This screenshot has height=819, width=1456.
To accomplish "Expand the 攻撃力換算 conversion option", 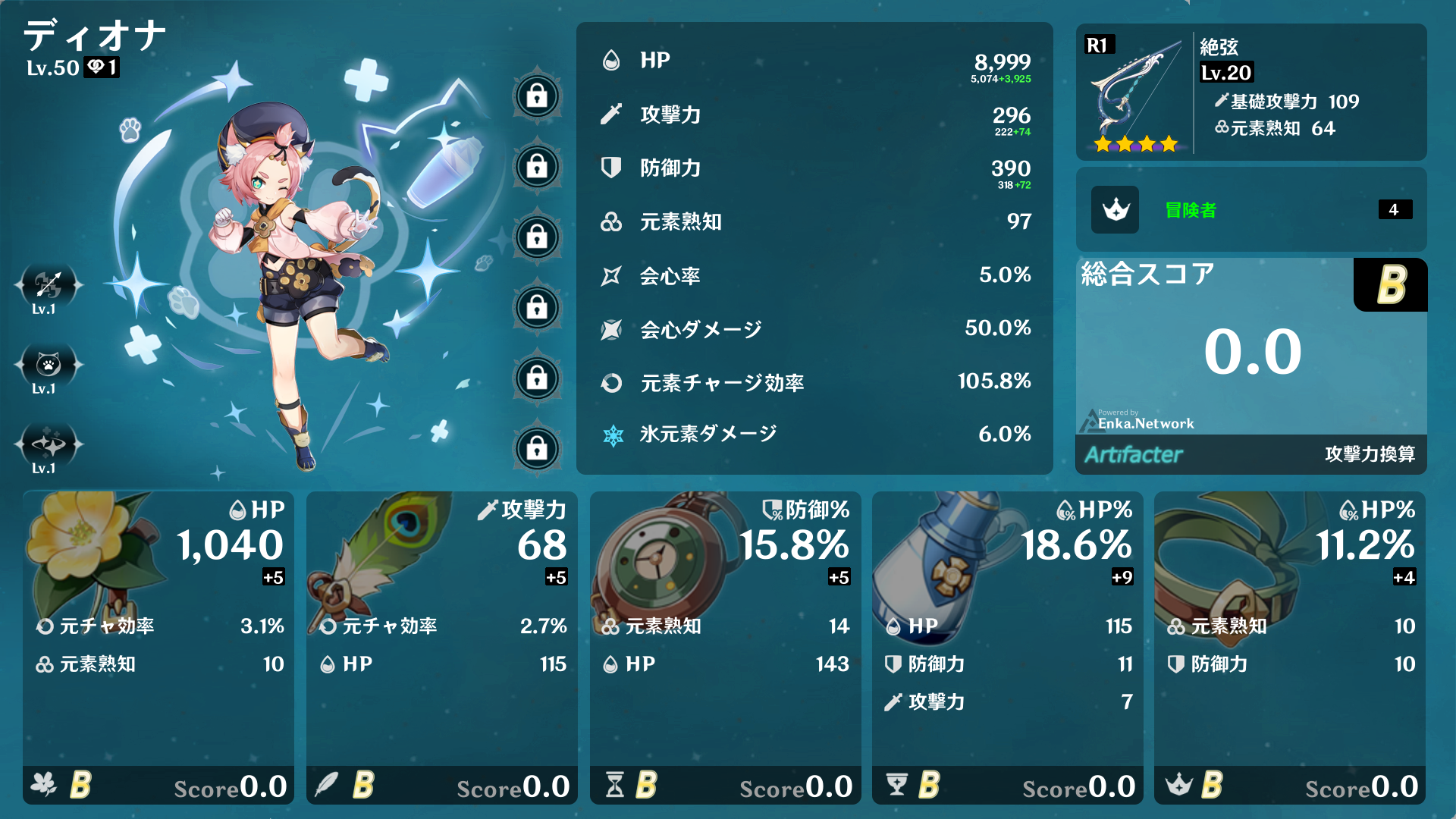I will [x=1371, y=453].
